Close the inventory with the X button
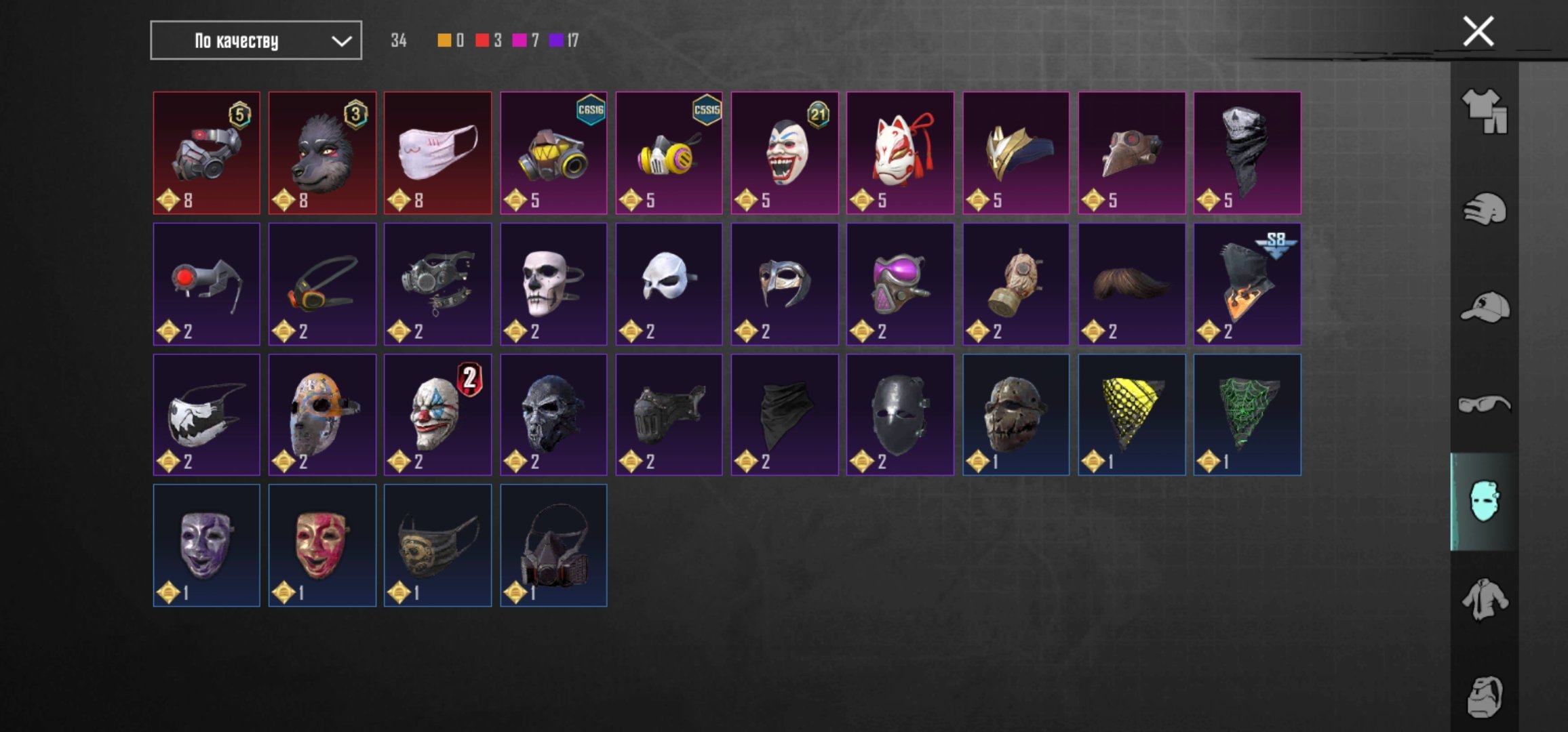This screenshot has width=1568, height=732. (x=1478, y=32)
